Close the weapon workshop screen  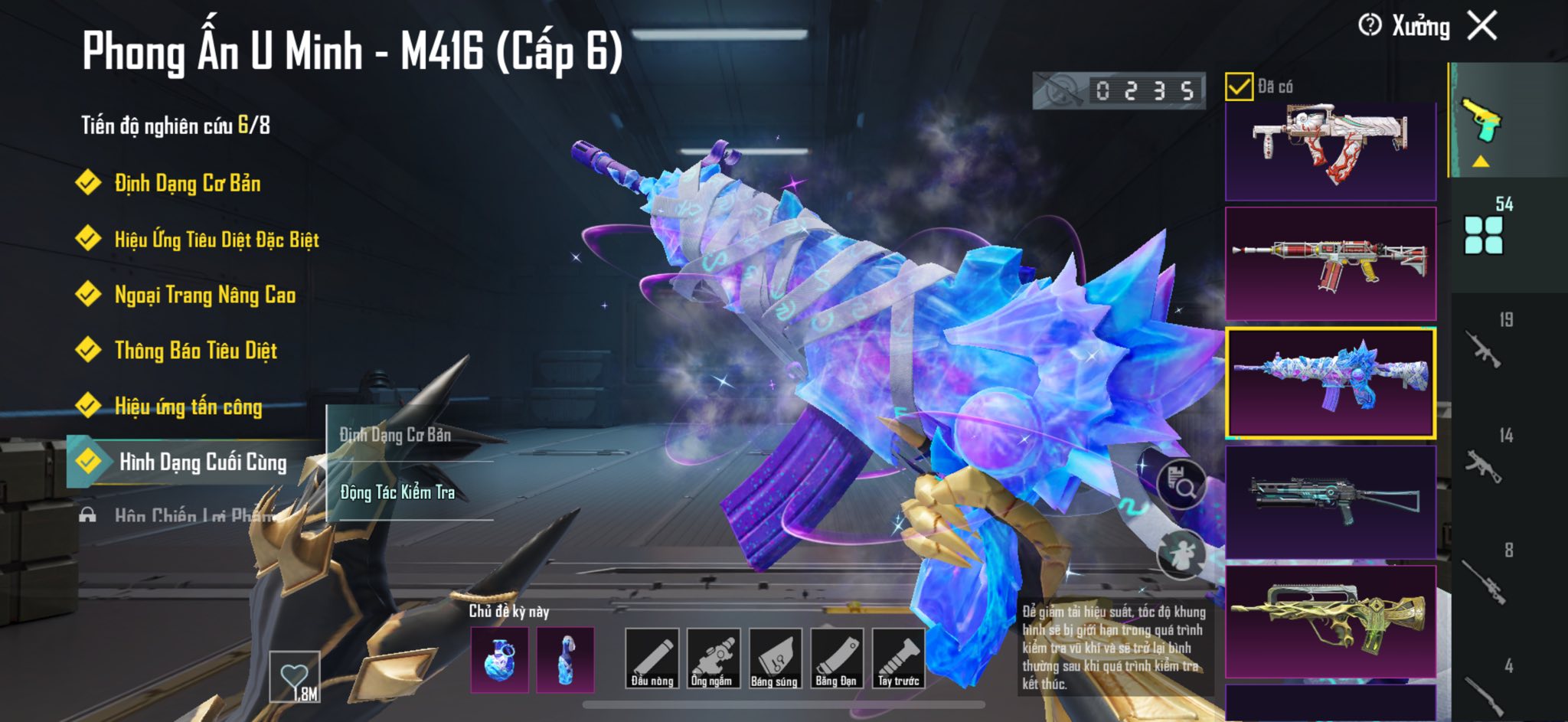point(1482,26)
